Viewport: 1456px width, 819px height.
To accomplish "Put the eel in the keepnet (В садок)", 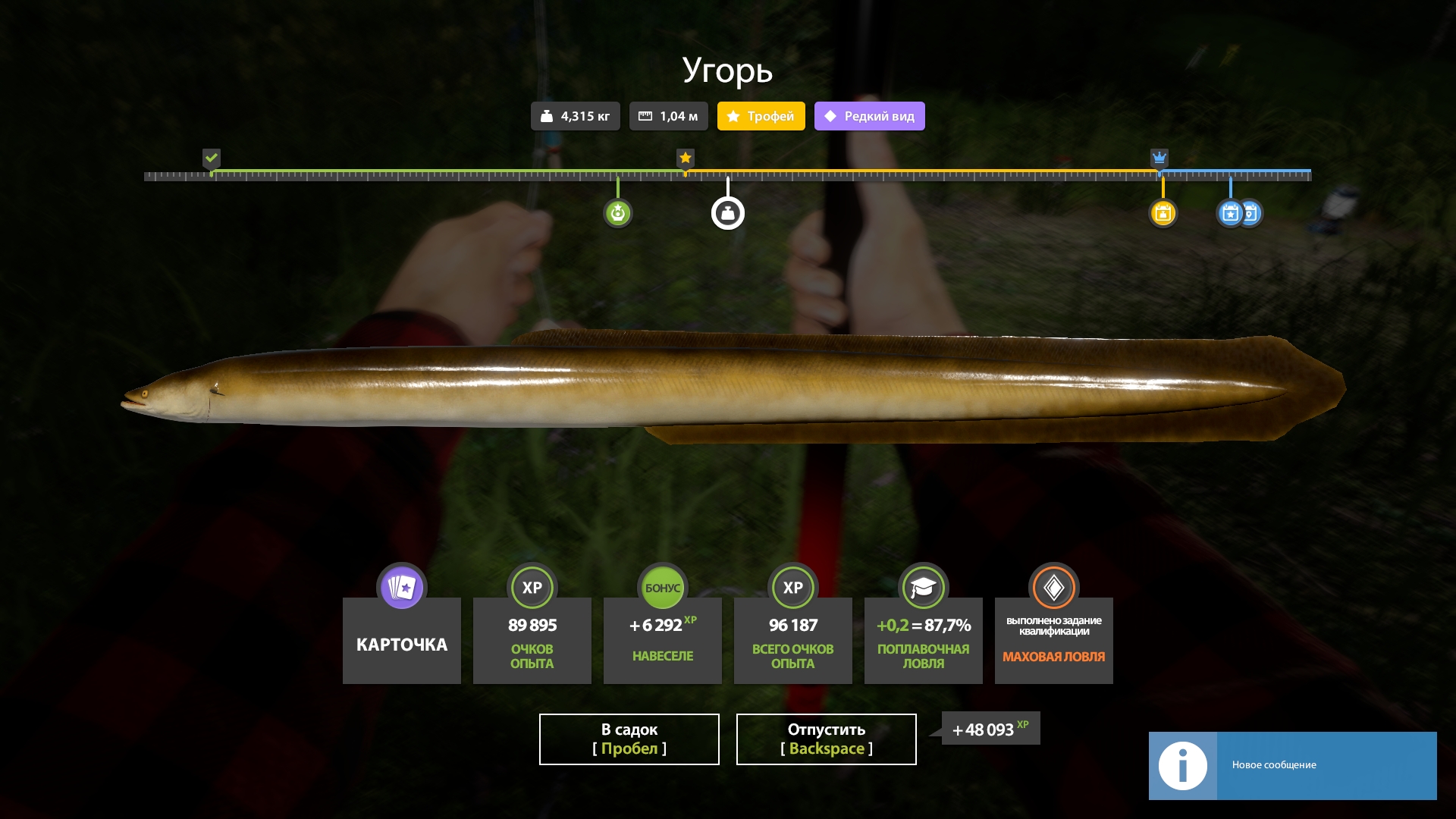I will click(629, 739).
